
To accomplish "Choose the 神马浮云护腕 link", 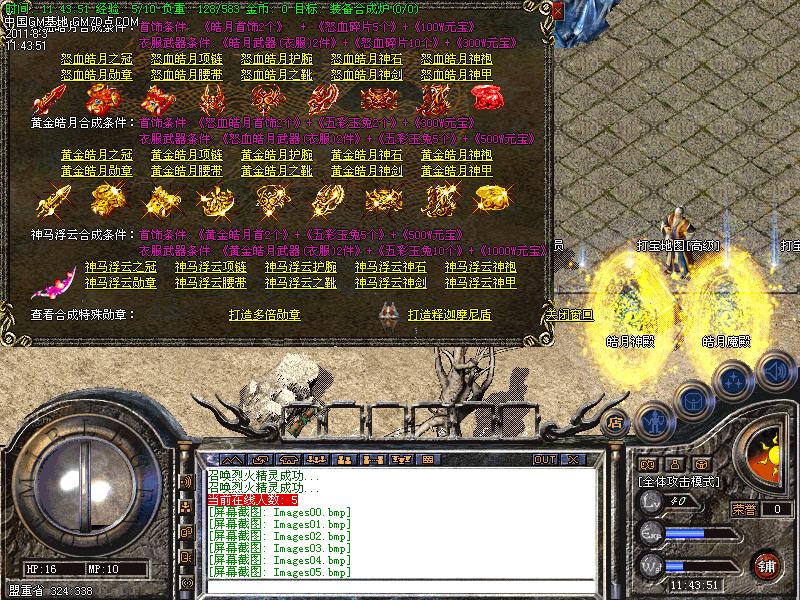I will coord(301,267).
